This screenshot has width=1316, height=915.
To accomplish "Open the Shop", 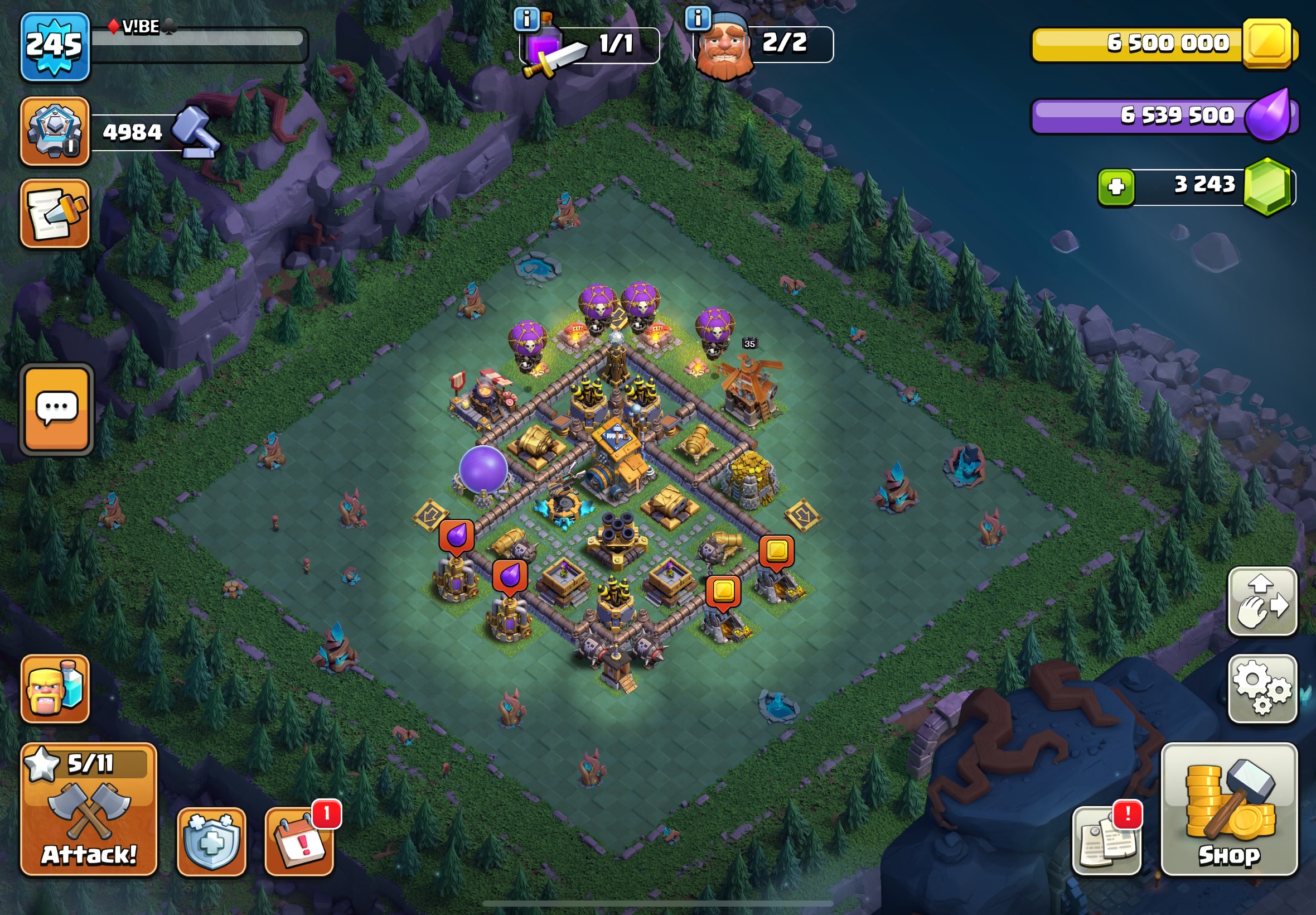I will (x=1229, y=810).
